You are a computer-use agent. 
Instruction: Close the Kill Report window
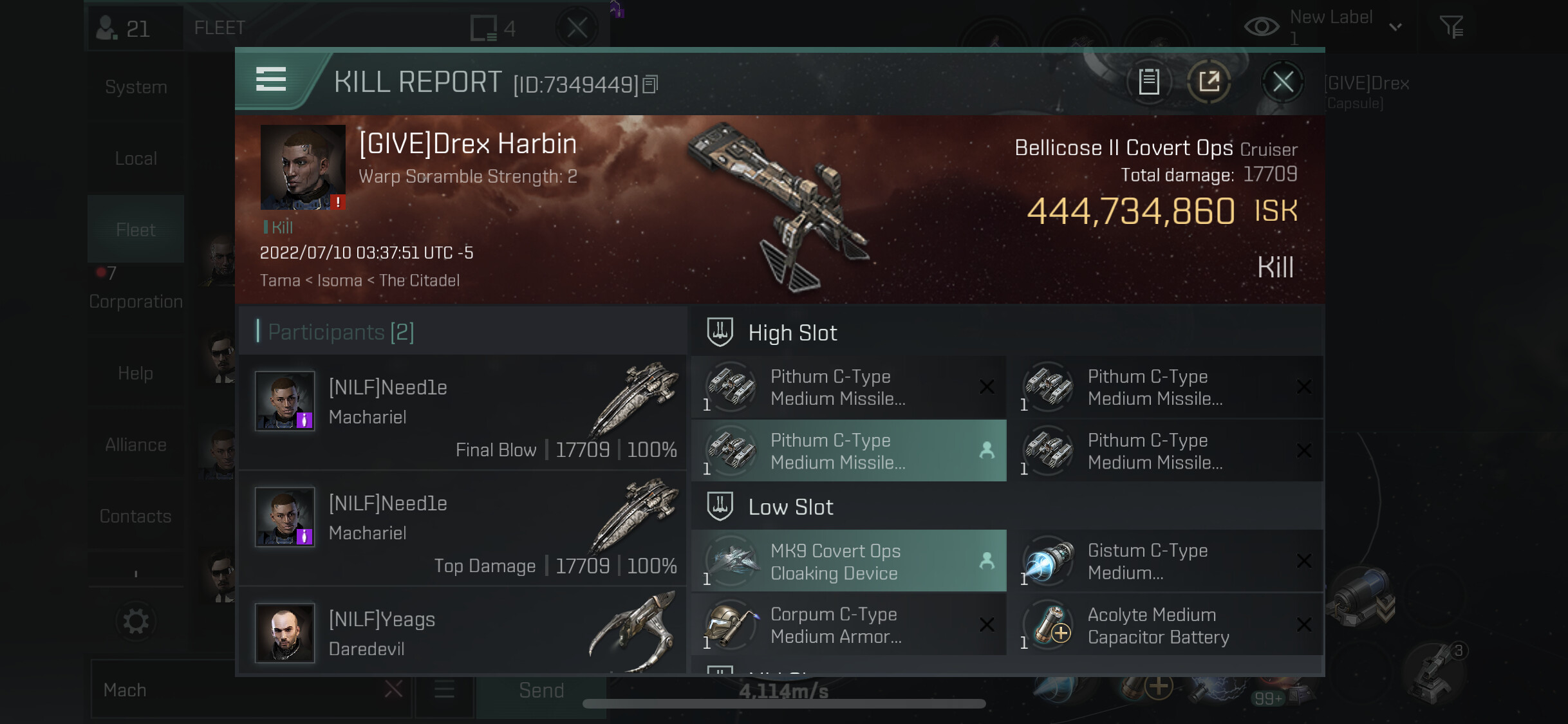pos(1282,82)
